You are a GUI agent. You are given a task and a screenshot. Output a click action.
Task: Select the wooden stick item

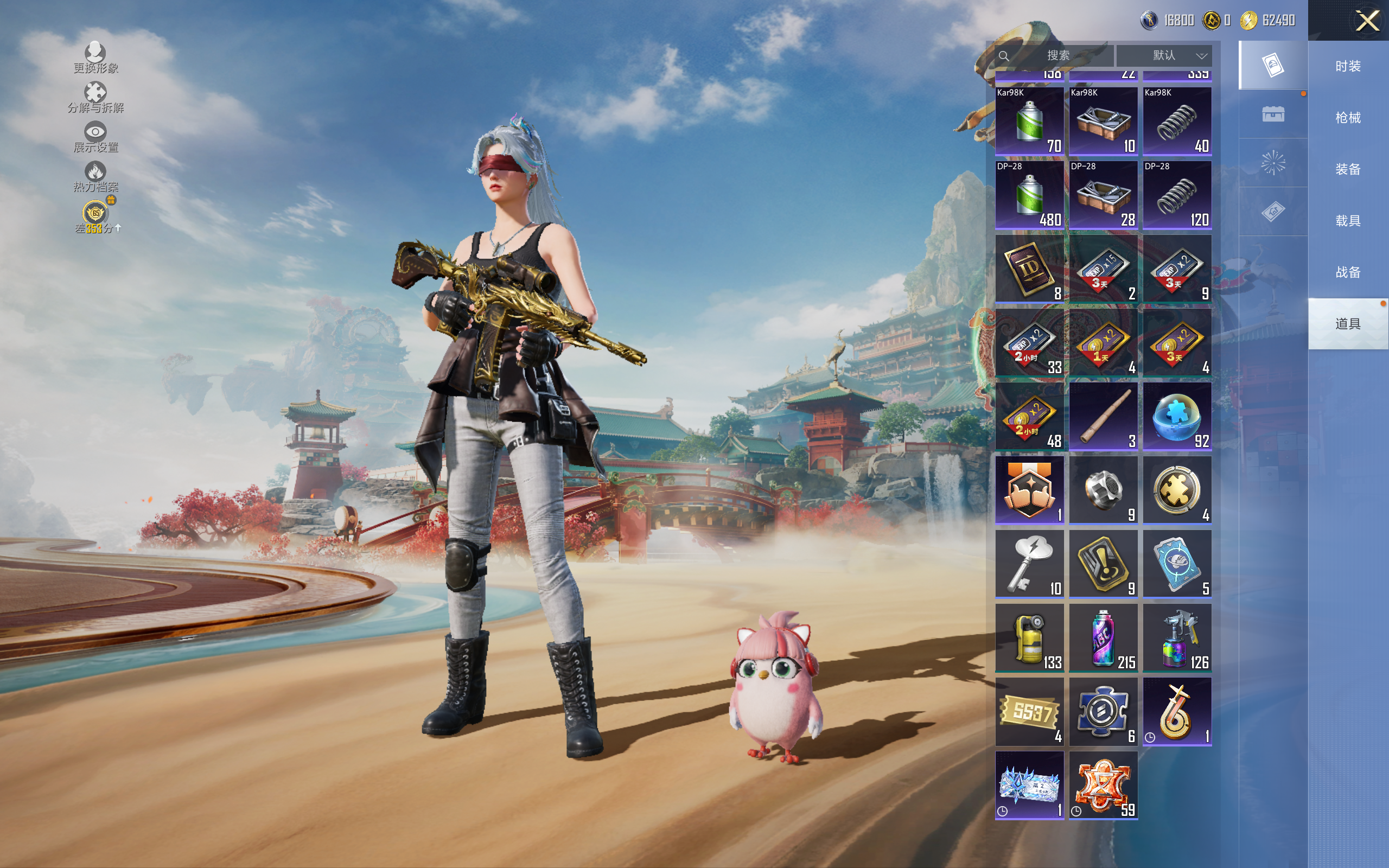pyautogui.click(x=1103, y=416)
